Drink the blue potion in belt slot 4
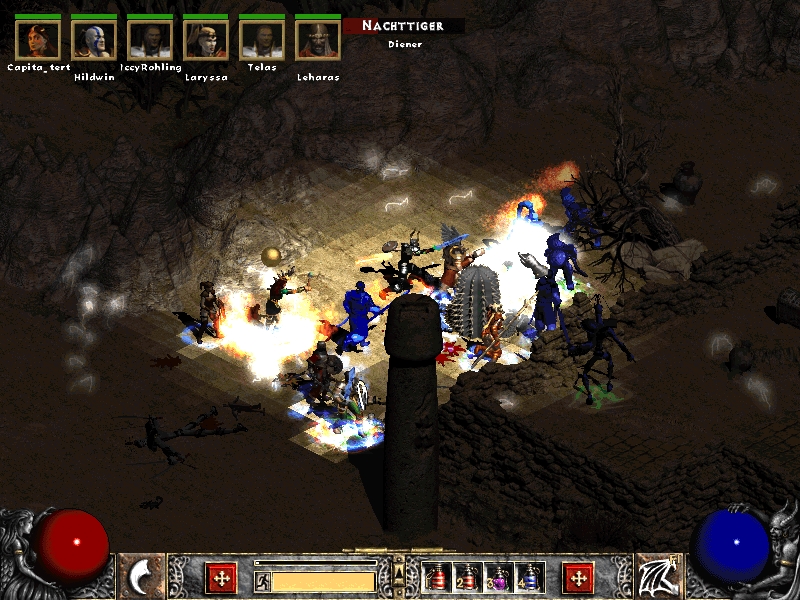800x600 pixels. click(x=529, y=577)
